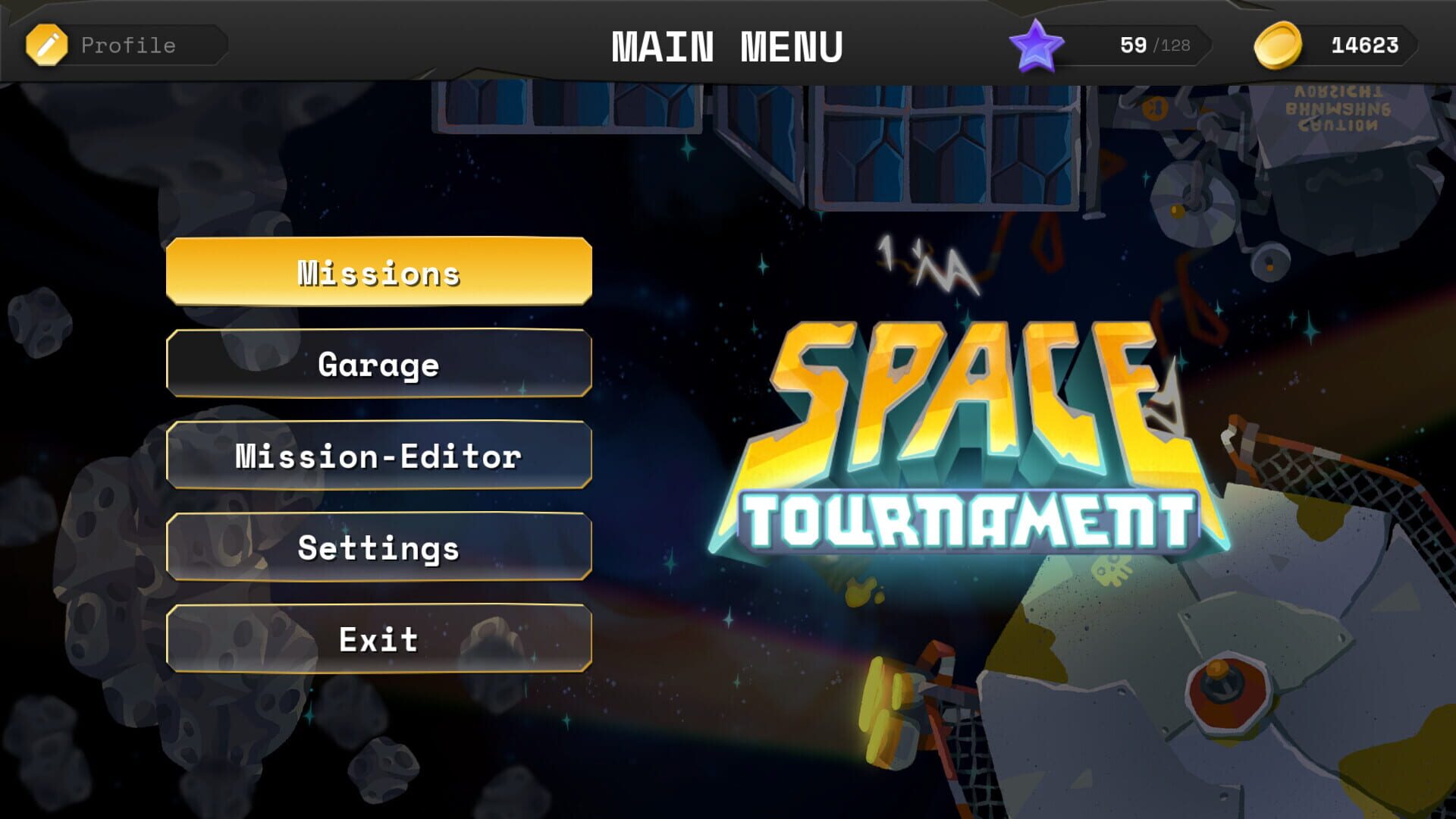Launch the Mission-Editor
The image size is (1456, 819).
(x=378, y=455)
